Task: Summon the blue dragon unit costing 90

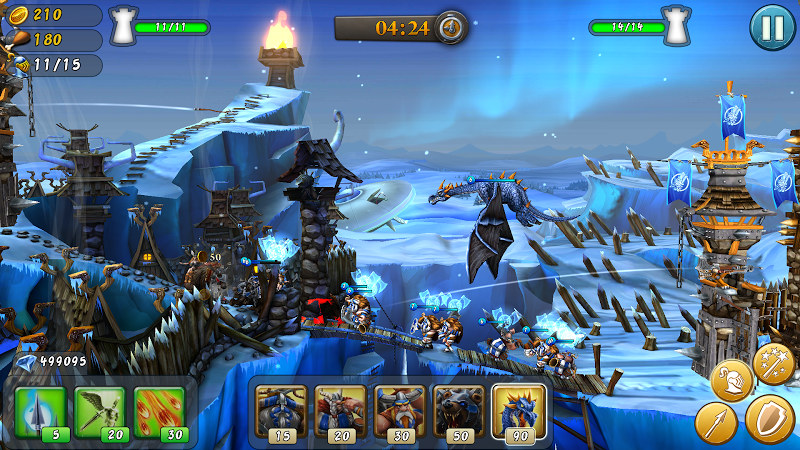Action: pos(518,410)
